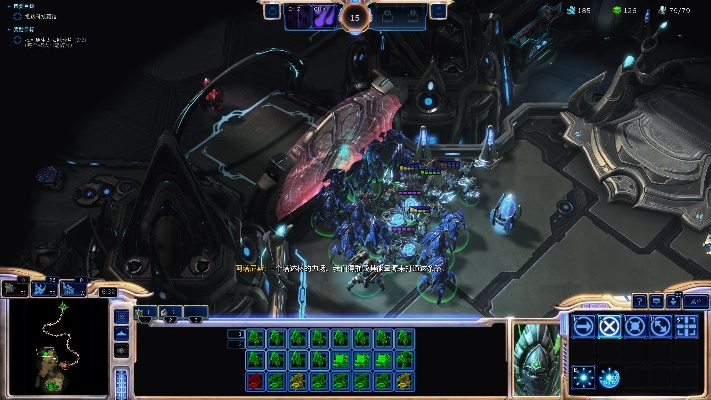
Task: Select the first control group tab
Action: coord(146,313)
